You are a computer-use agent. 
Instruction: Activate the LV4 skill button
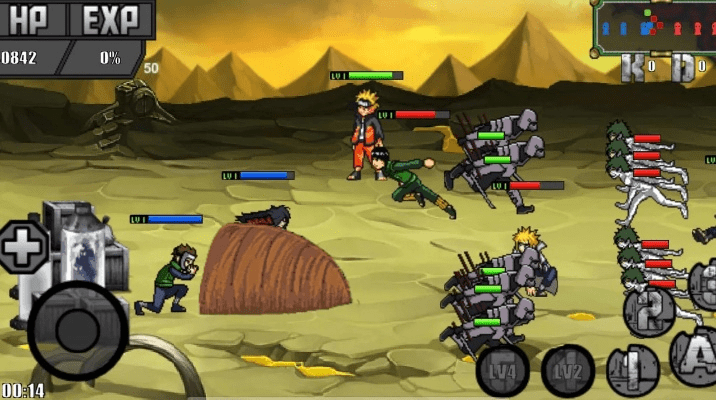point(503,371)
